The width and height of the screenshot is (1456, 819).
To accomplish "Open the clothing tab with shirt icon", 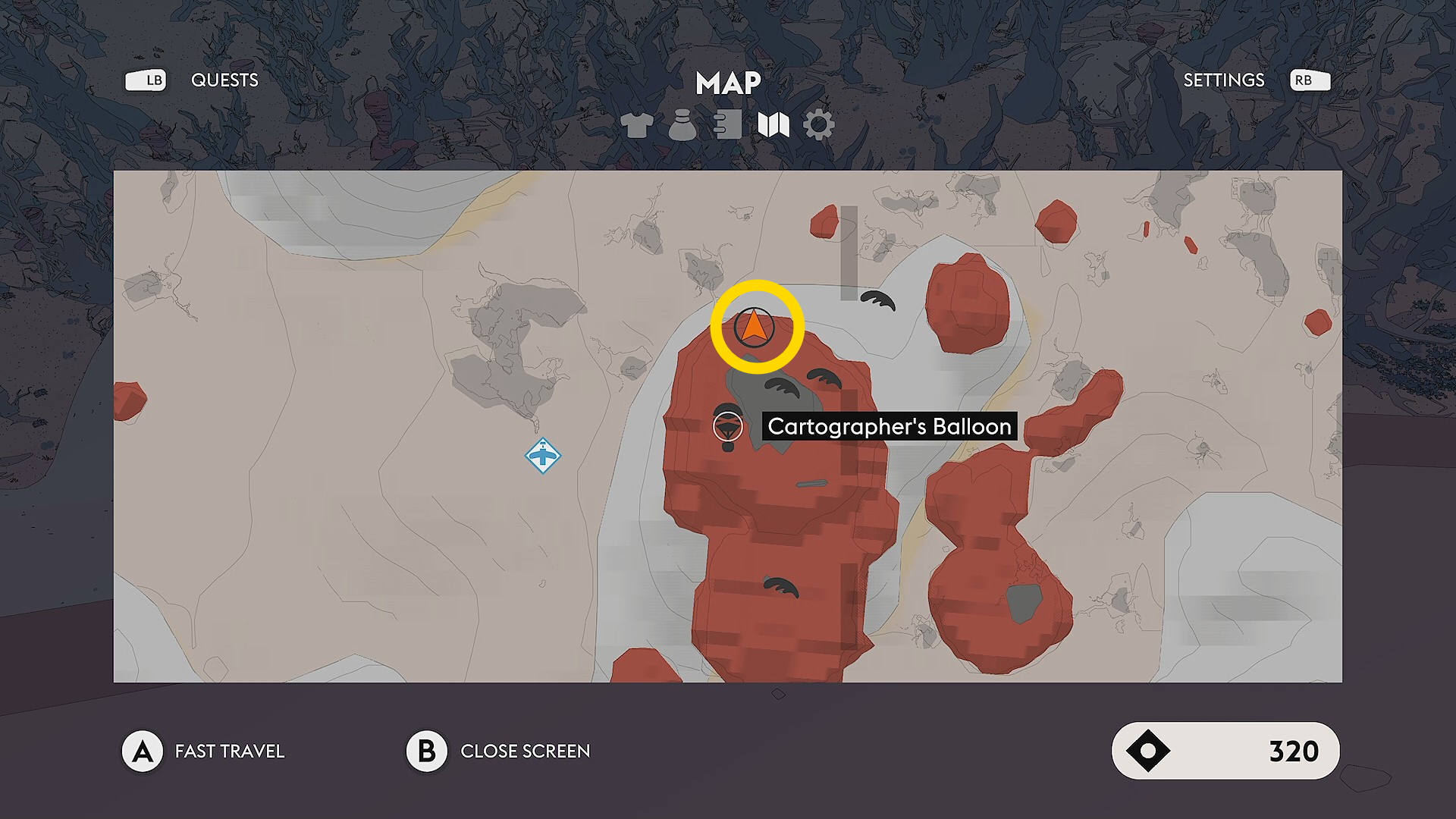I will 636,125.
